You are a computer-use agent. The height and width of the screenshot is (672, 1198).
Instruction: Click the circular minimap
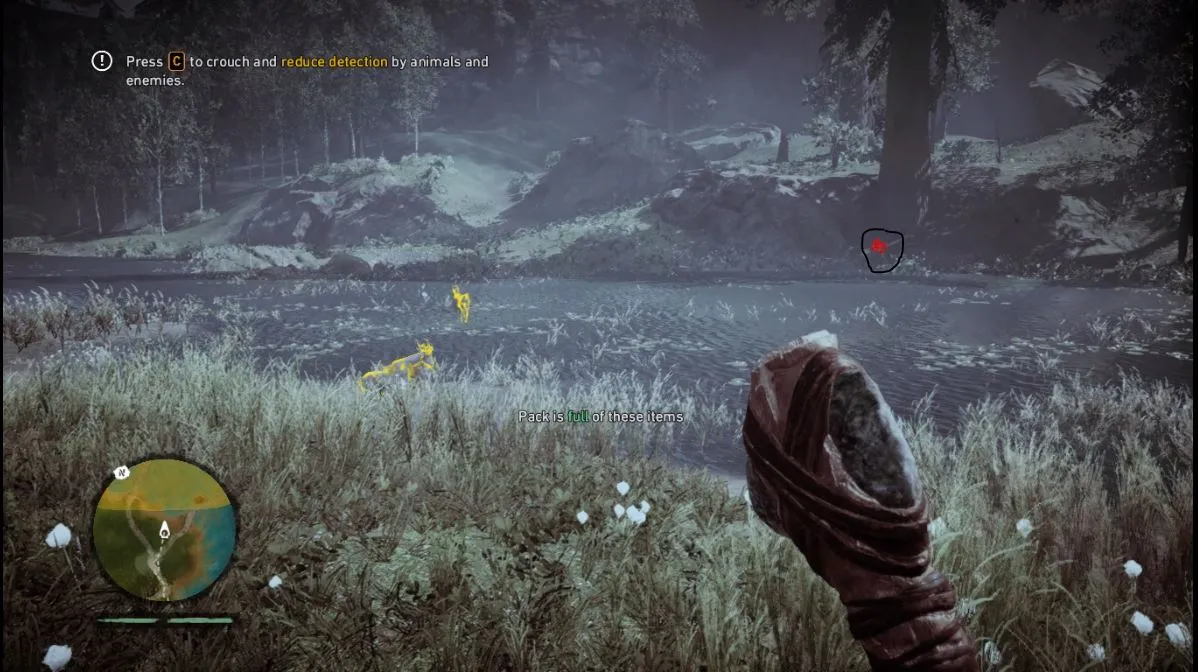point(165,530)
